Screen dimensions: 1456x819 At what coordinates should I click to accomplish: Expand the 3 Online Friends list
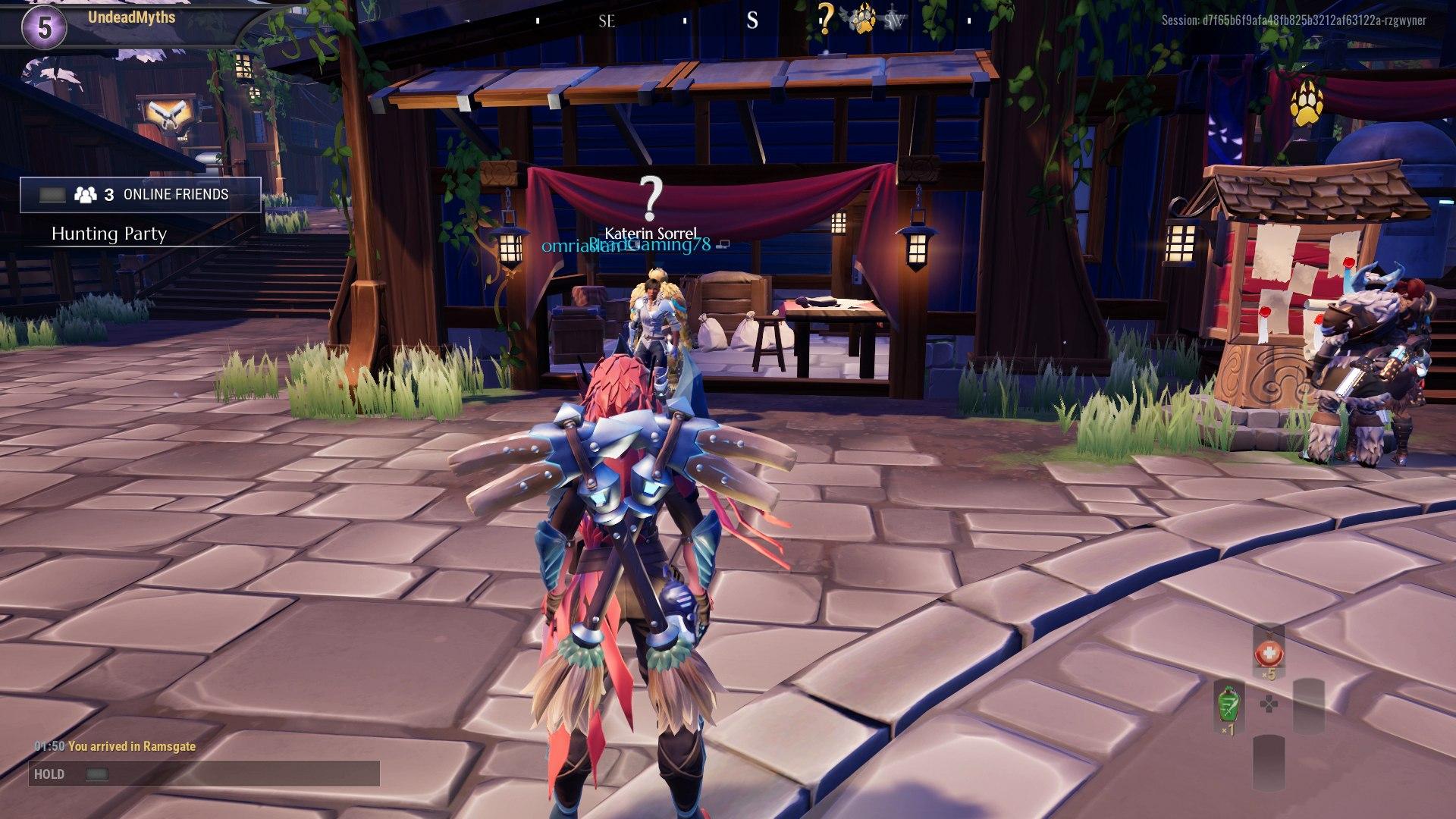click(165, 194)
